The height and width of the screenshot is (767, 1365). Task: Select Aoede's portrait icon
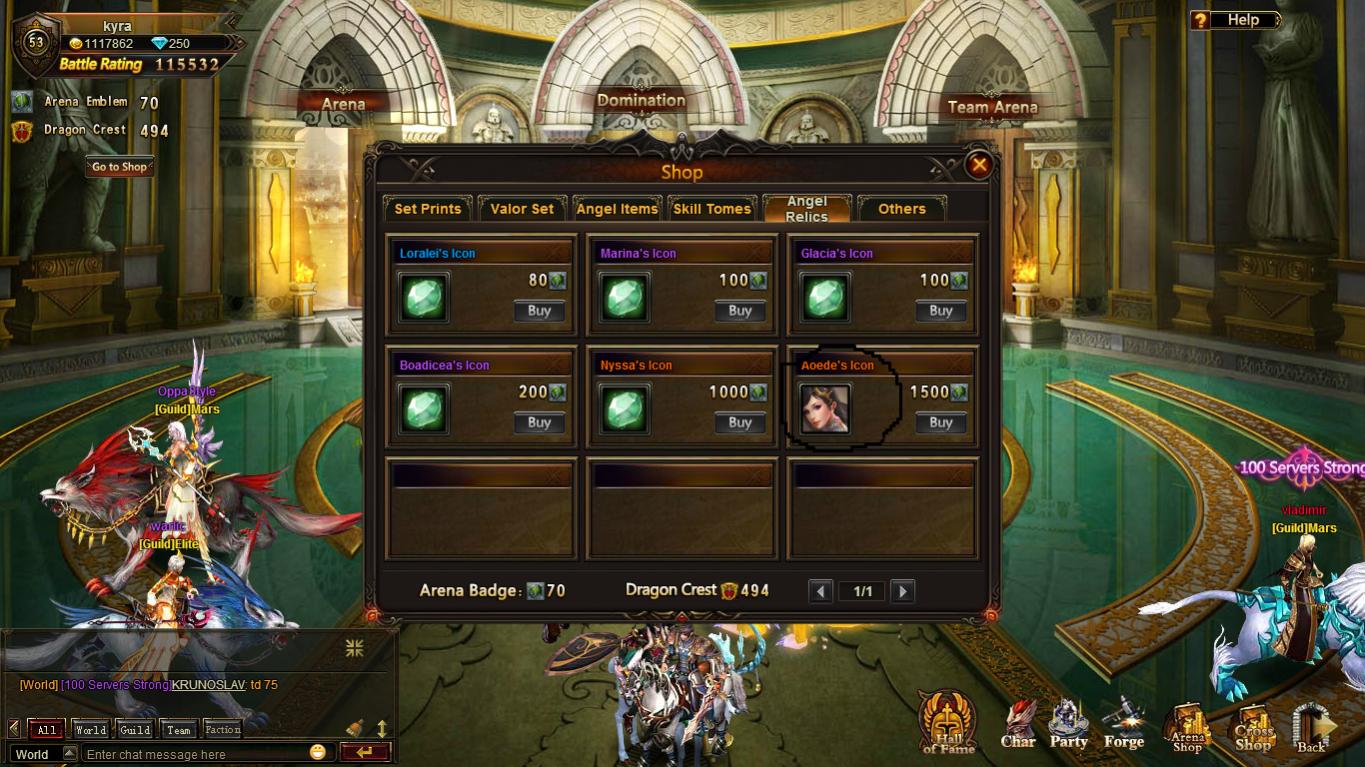coord(825,409)
